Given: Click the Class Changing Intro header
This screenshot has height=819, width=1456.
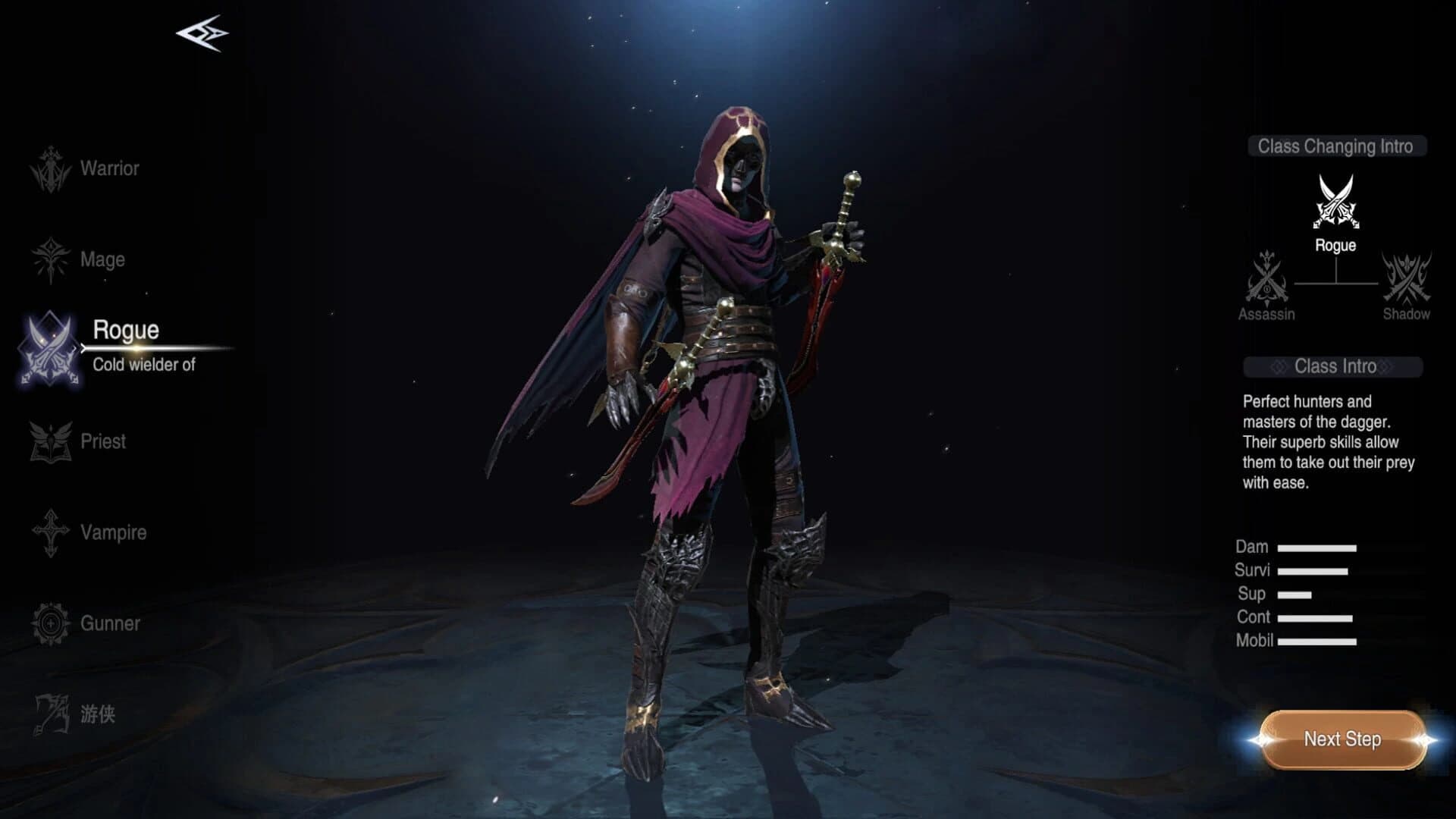Looking at the screenshot, I should (1336, 148).
